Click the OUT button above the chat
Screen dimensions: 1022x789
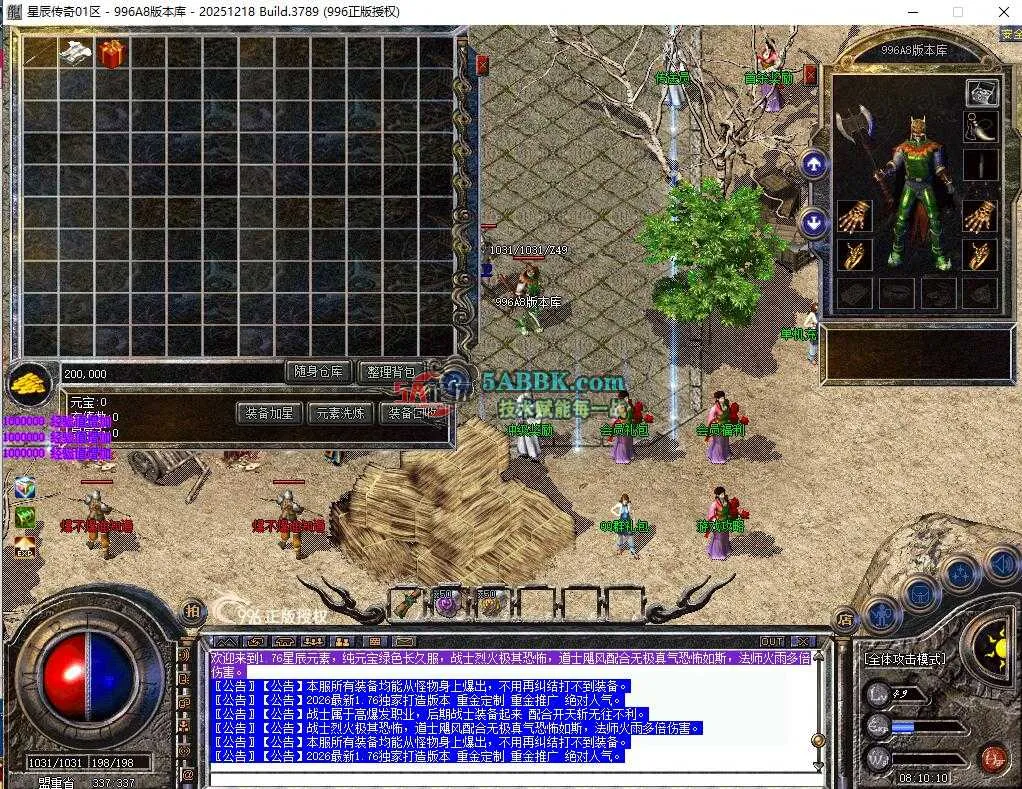point(772,641)
